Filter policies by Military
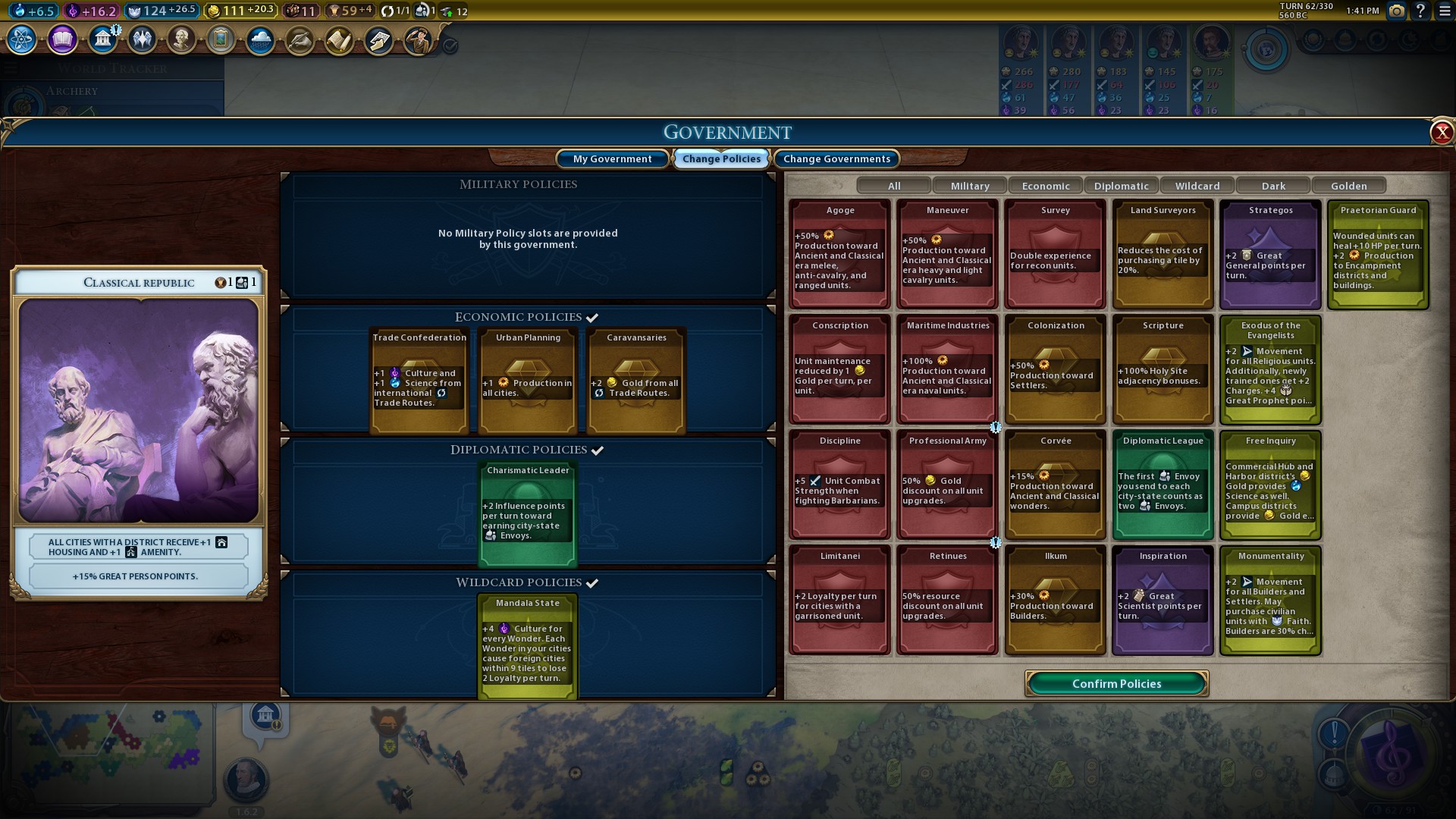 969,186
